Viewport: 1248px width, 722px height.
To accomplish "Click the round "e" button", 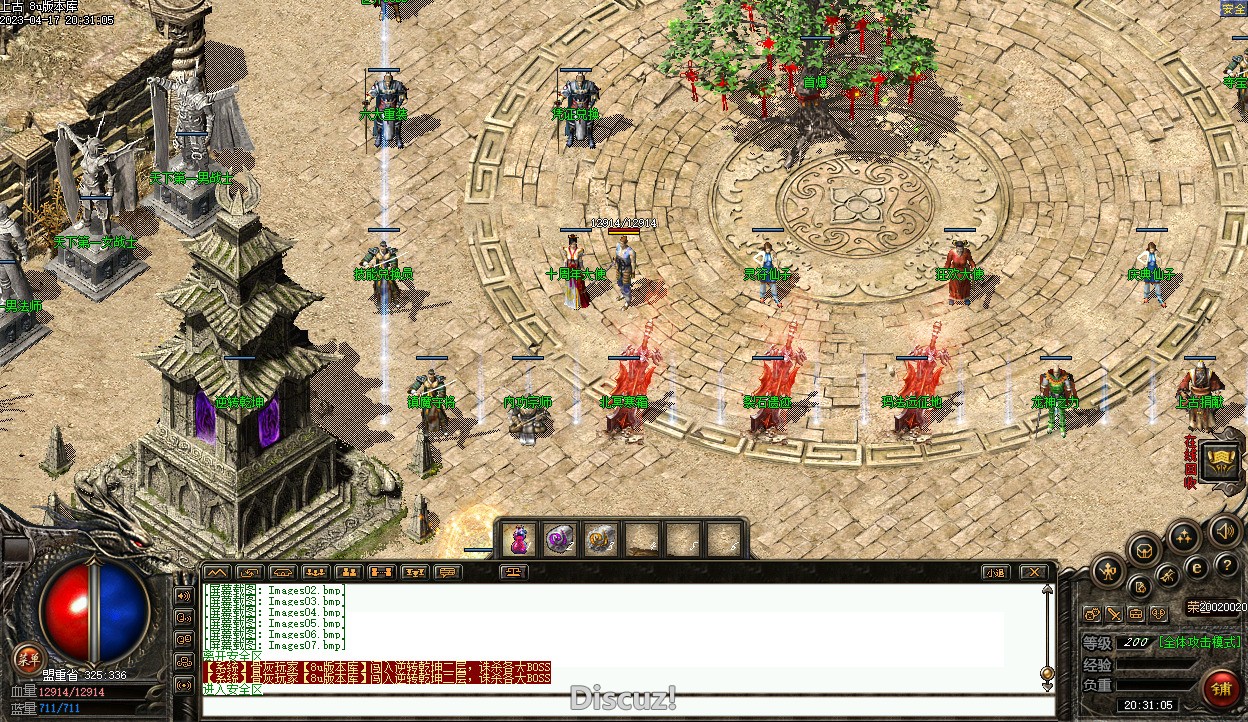I will (x=1196, y=567).
